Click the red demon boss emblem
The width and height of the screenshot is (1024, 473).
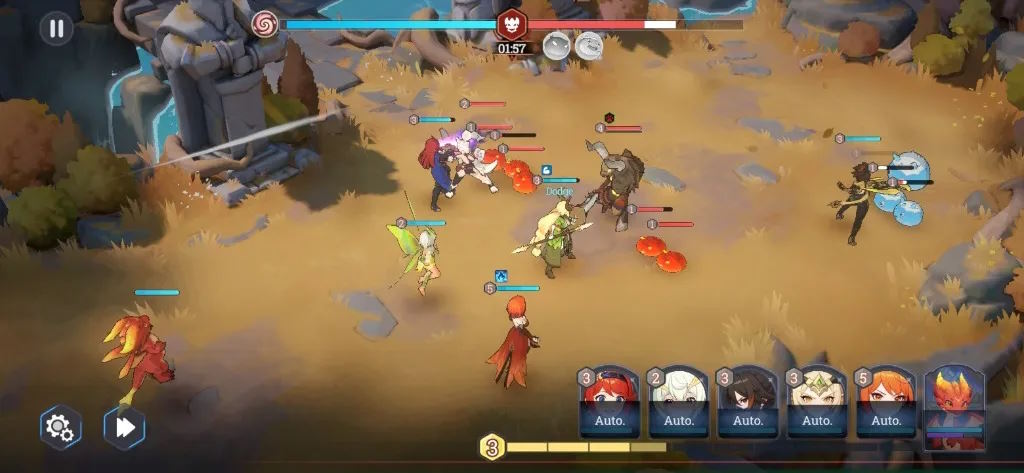coord(511,24)
